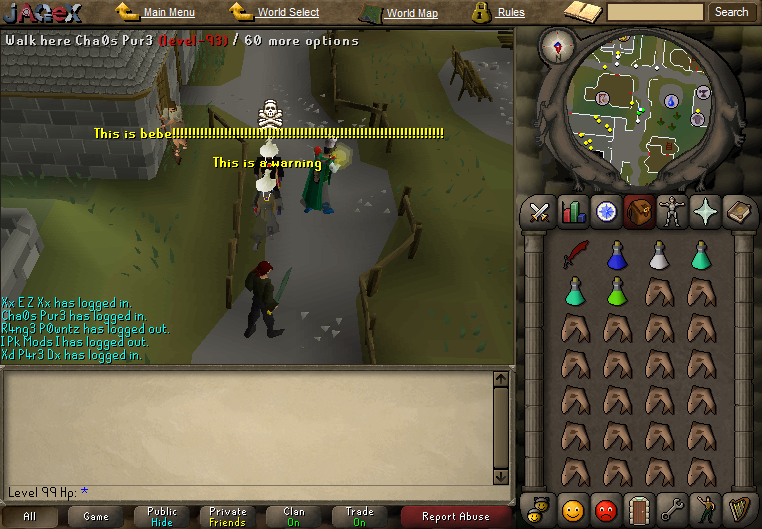Viewport: 762px width, 529px height.
Task: Click the Search button
Action: click(731, 12)
